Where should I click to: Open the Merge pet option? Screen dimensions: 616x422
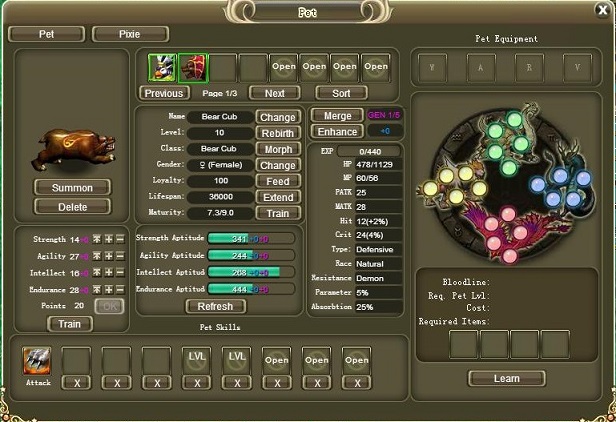[x=337, y=116]
